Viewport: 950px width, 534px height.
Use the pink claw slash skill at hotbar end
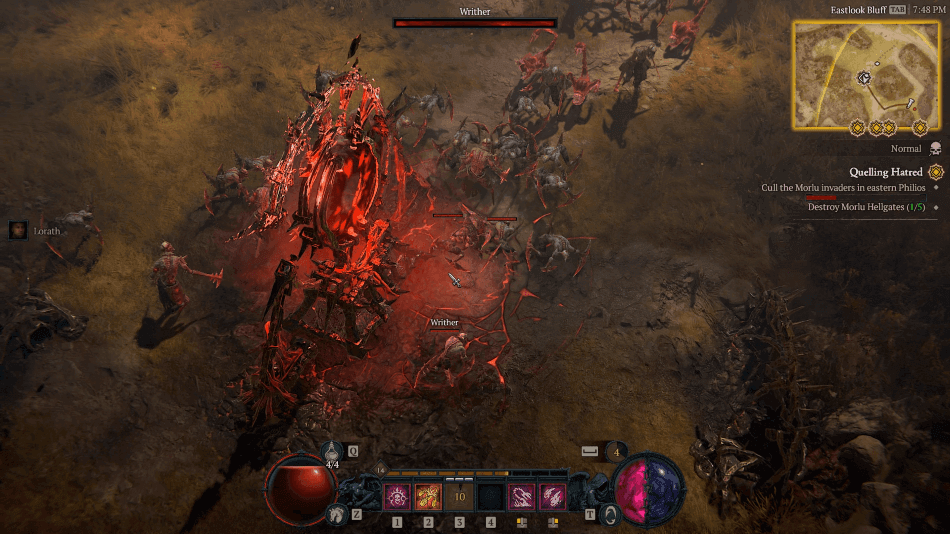click(553, 497)
